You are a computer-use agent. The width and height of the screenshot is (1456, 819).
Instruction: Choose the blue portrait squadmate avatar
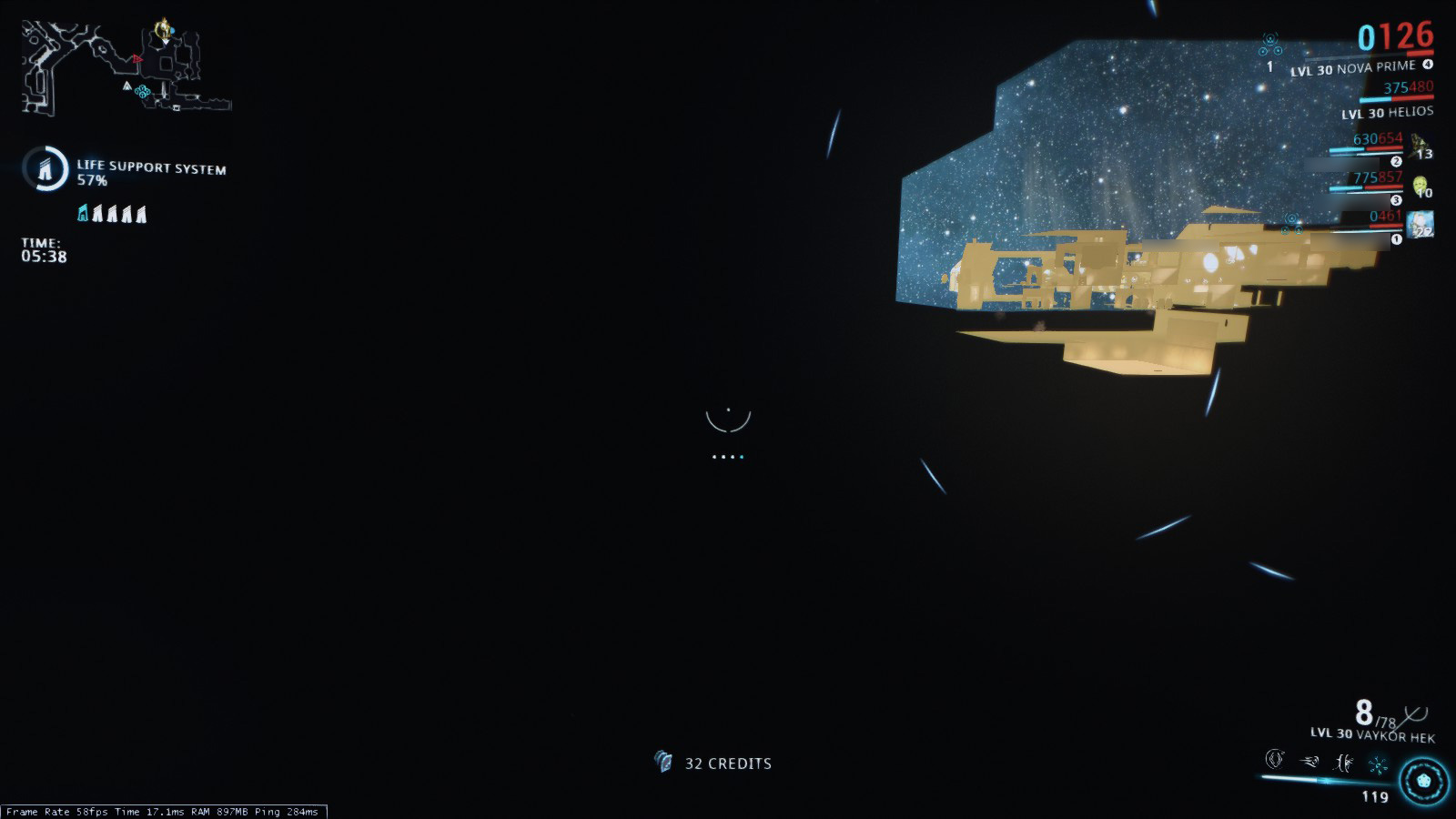click(x=1420, y=224)
